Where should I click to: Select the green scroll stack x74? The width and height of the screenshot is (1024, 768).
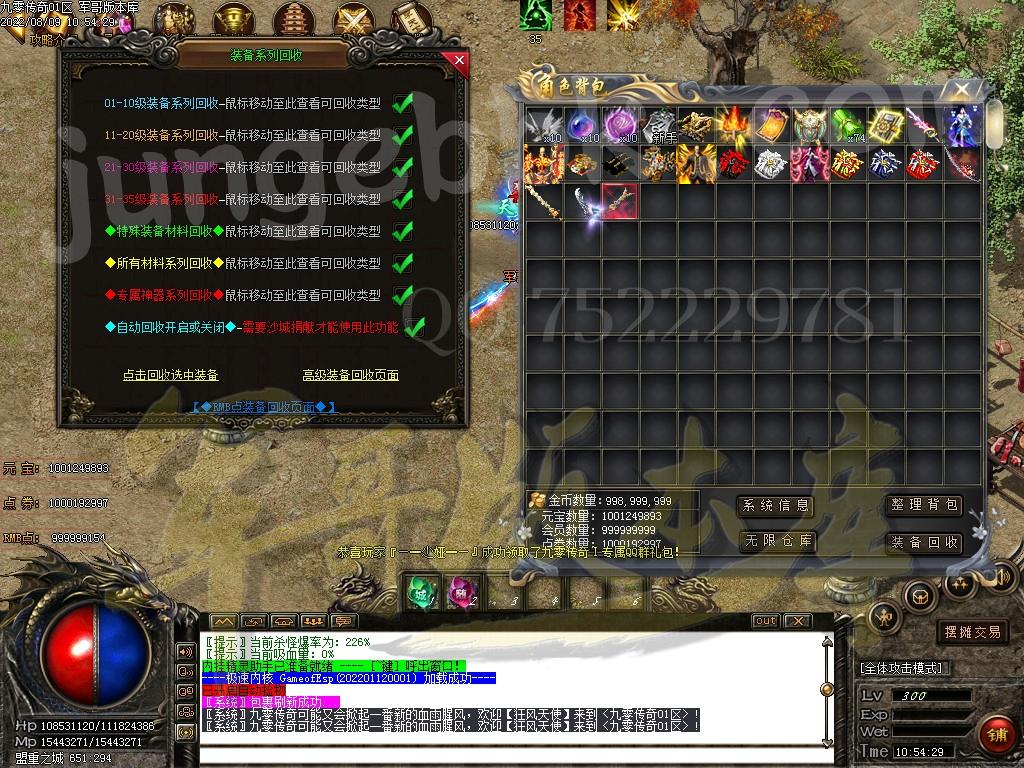coord(847,126)
